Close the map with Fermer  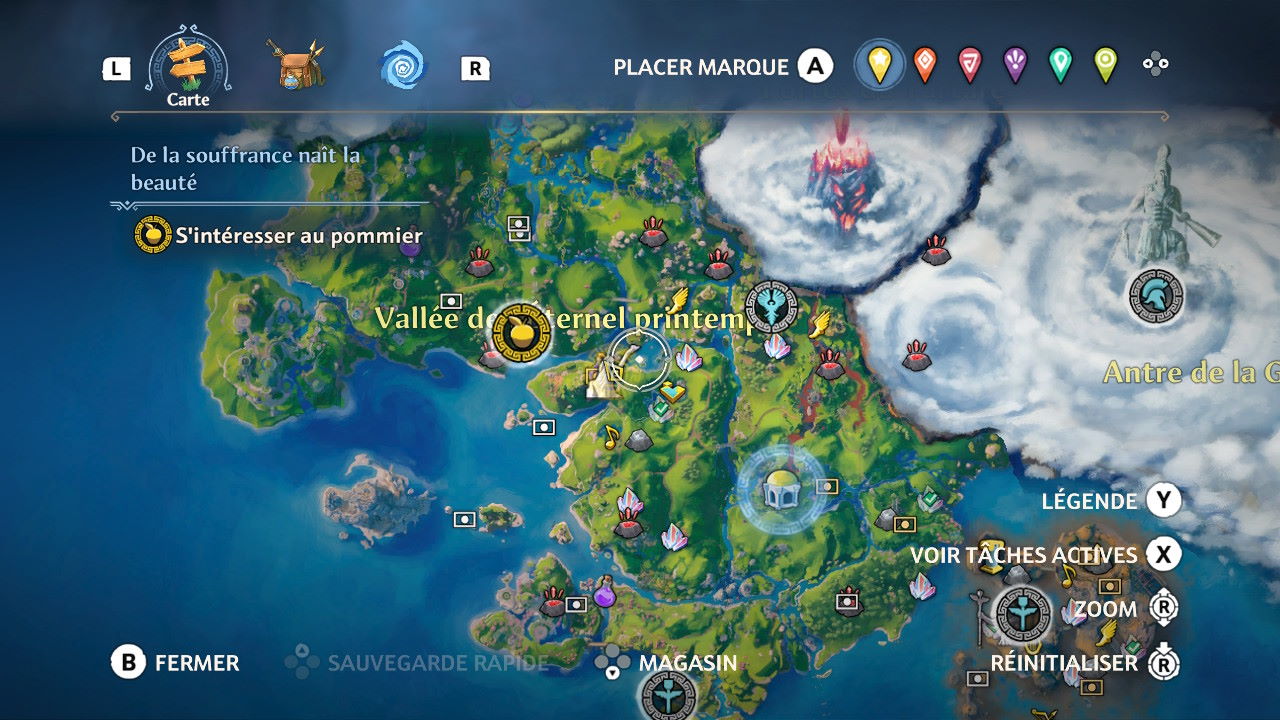(176, 663)
